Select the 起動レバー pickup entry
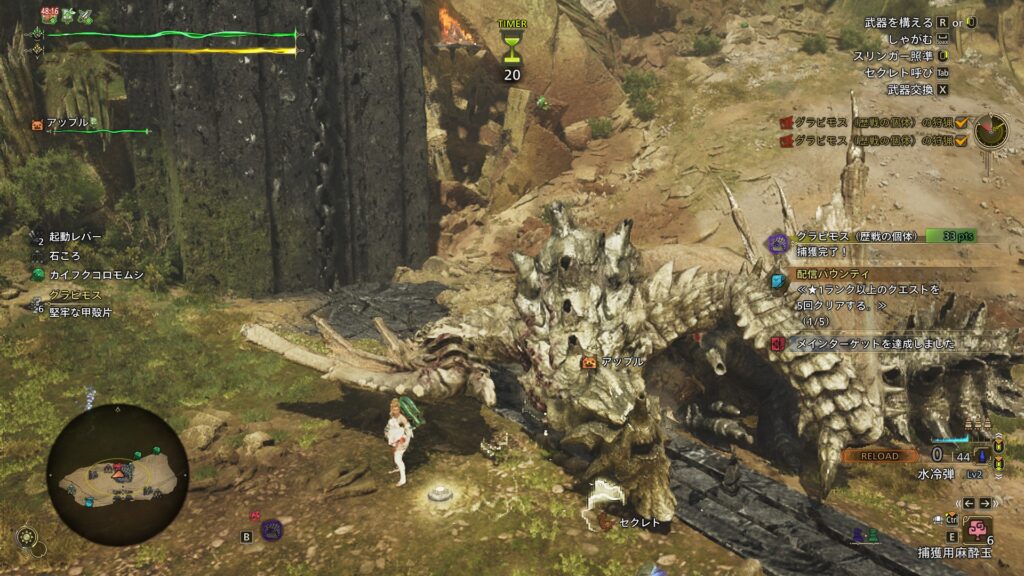The image size is (1024, 576). pos(74,237)
